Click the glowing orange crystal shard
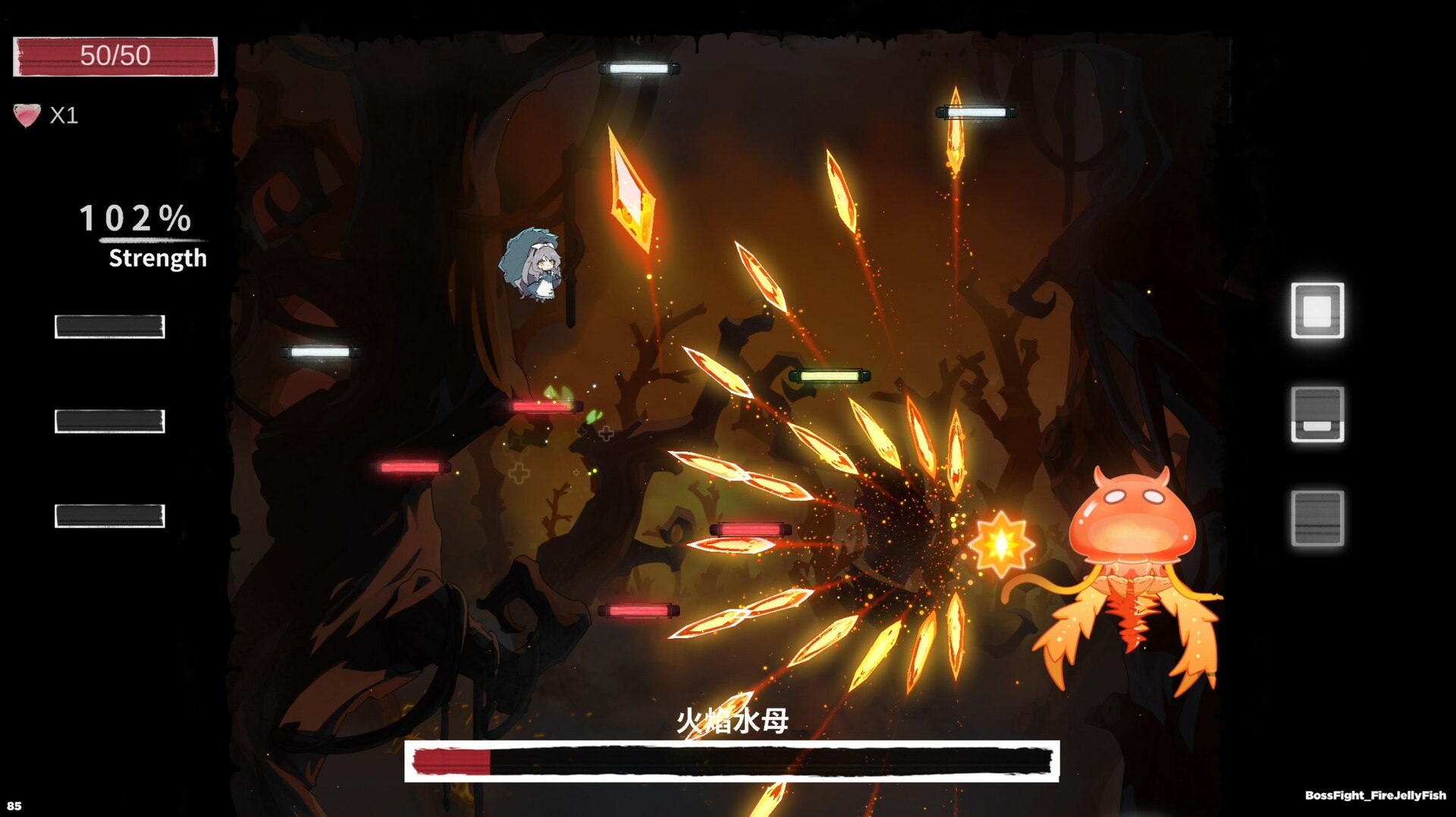The image size is (1456, 817). click(632, 182)
